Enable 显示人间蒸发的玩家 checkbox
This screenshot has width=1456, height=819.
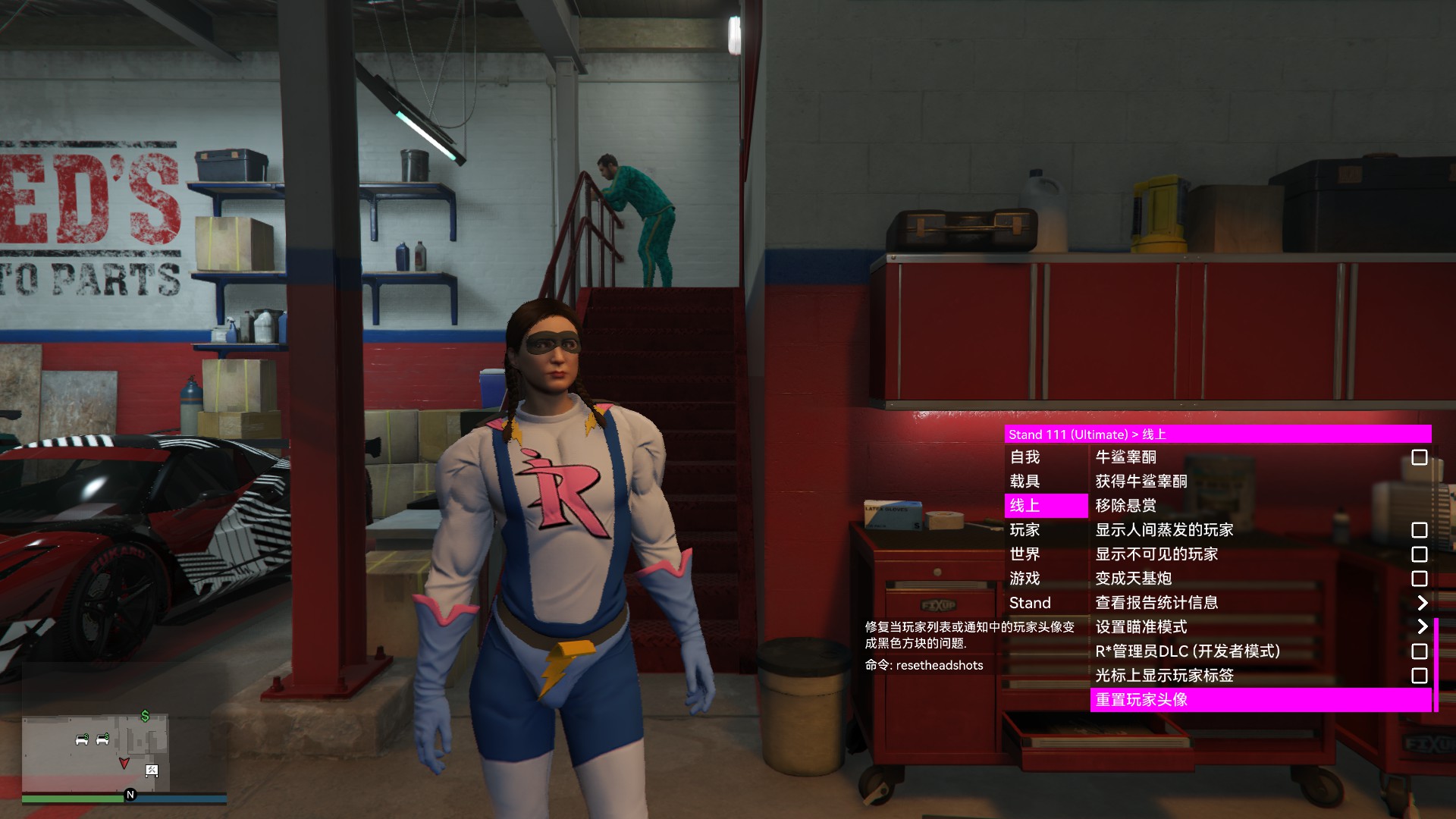(1419, 530)
